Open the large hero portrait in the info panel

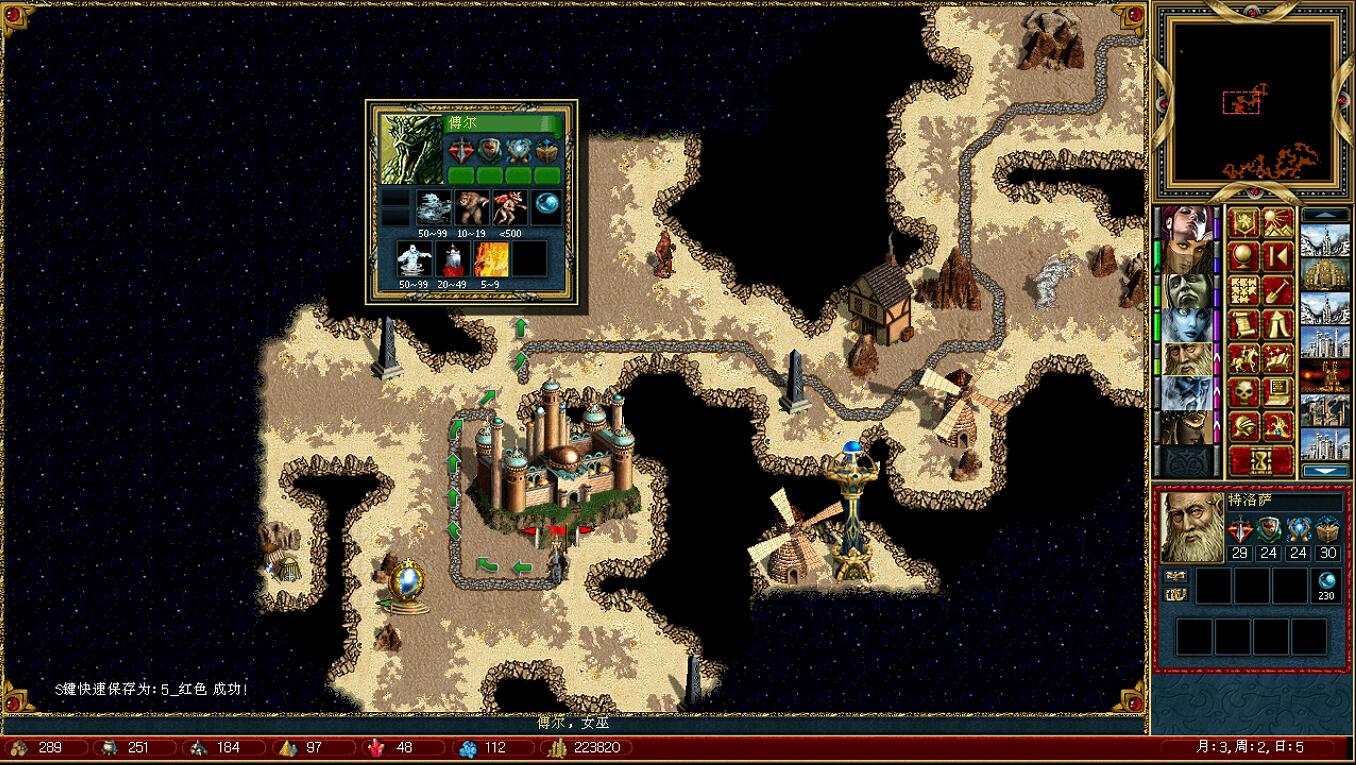click(x=1192, y=527)
